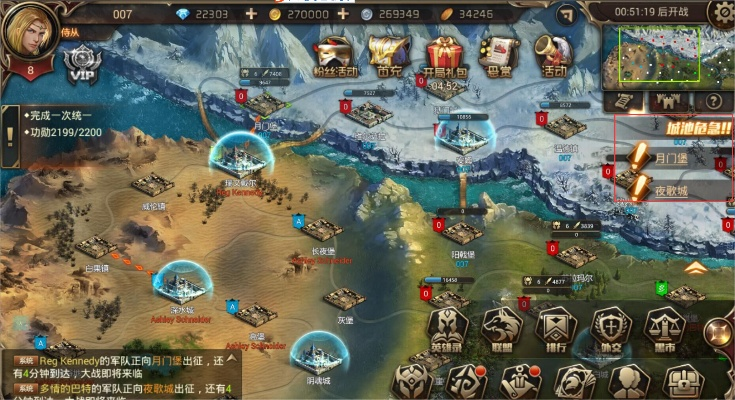This screenshot has height=400, width=735.
Task: Select the 夜歌城 city alert
Action: tap(670, 186)
